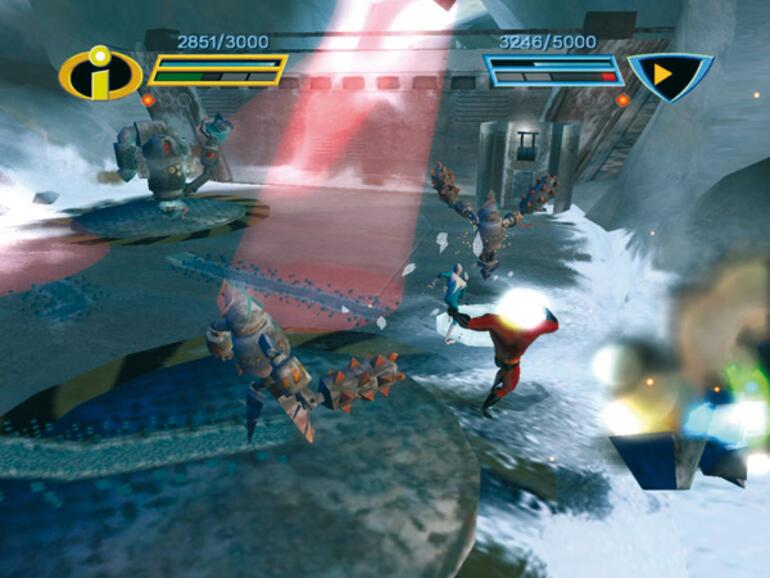770x578 pixels.
Task: Select the blue shield arrow emblem
Action: click(668, 76)
